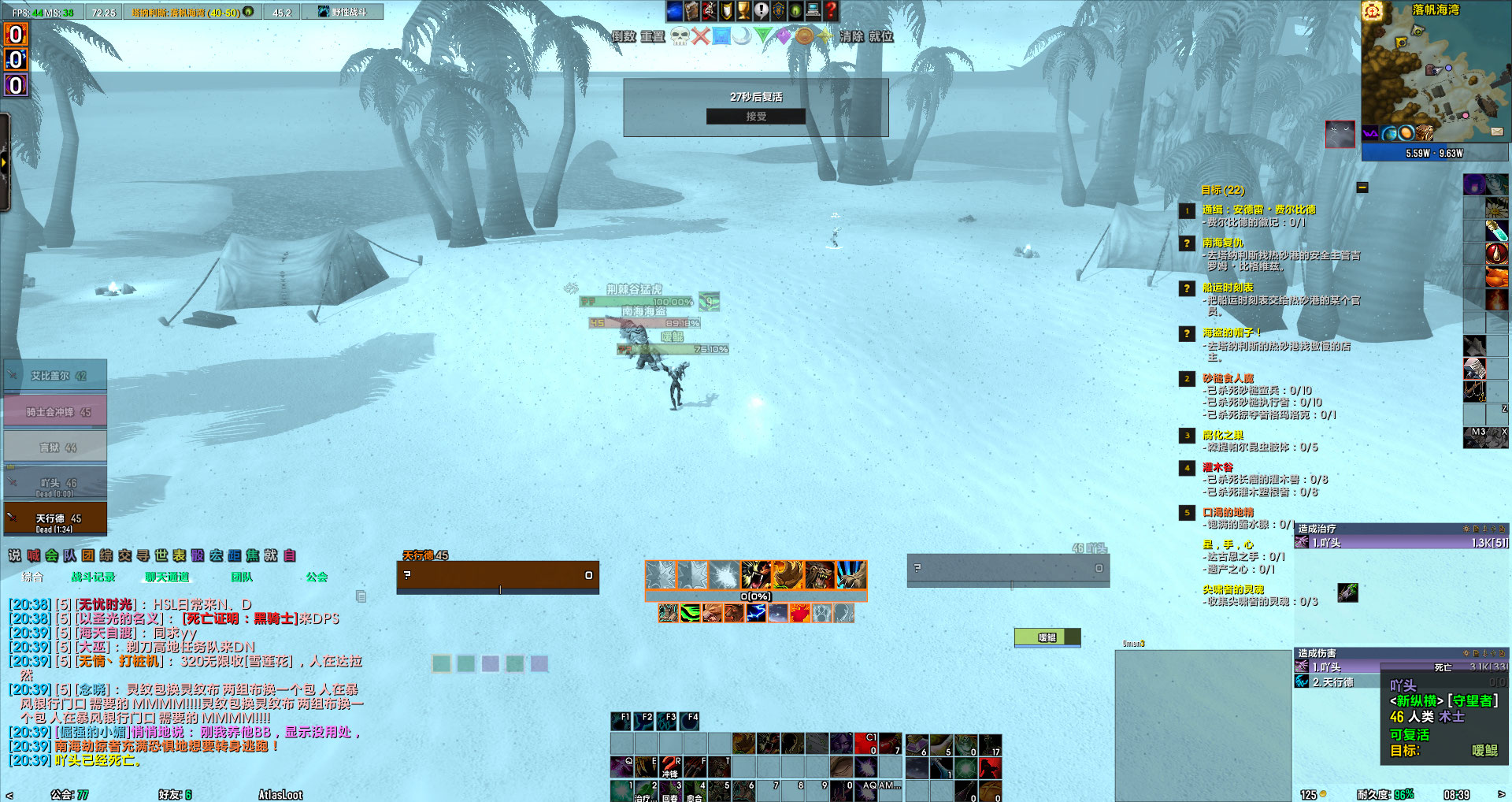The width and height of the screenshot is (1512, 802).
Task: Click the Alliance guild emblem icon
Action: [778, 11]
